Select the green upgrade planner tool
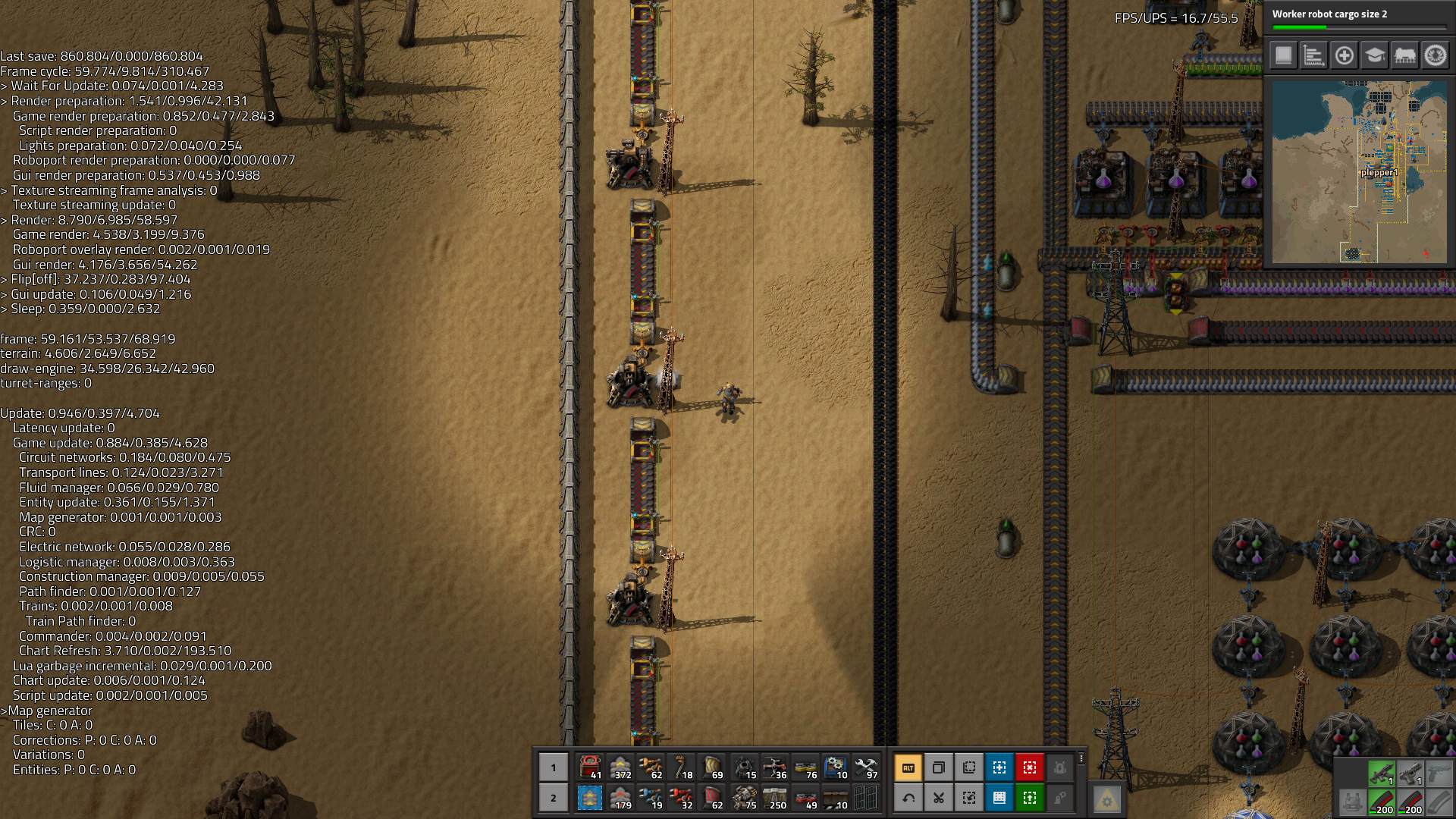The height and width of the screenshot is (819, 1456). 1030,798
